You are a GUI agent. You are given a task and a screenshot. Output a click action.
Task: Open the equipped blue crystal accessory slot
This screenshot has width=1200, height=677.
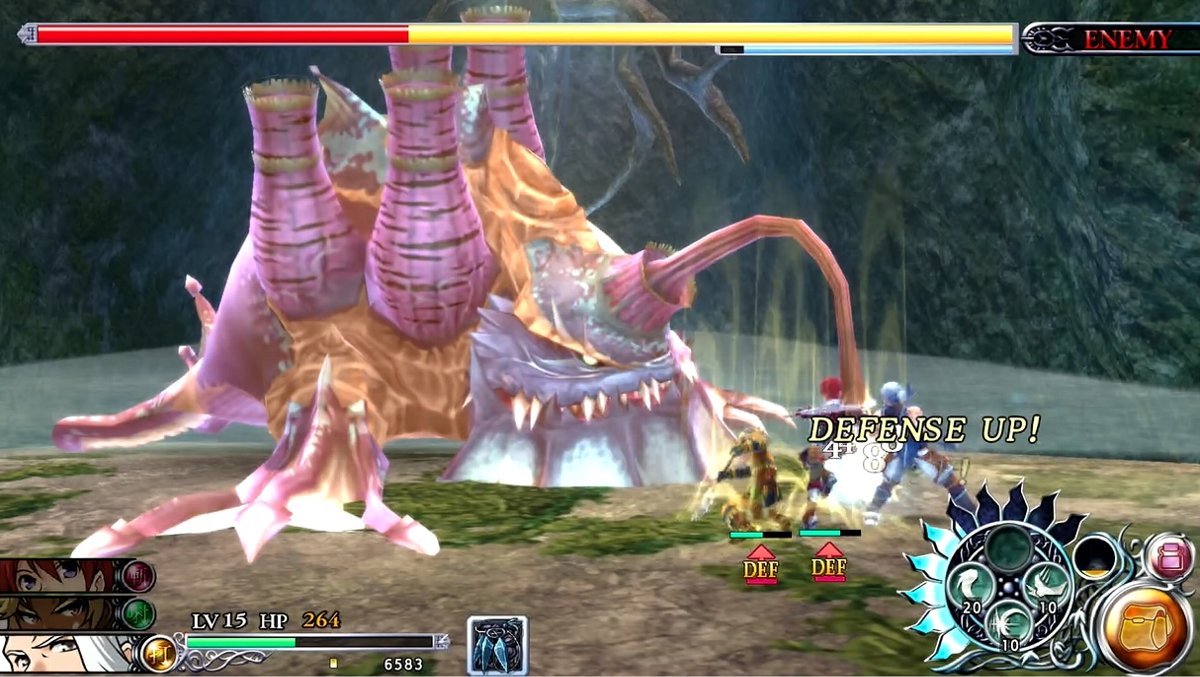click(x=497, y=645)
